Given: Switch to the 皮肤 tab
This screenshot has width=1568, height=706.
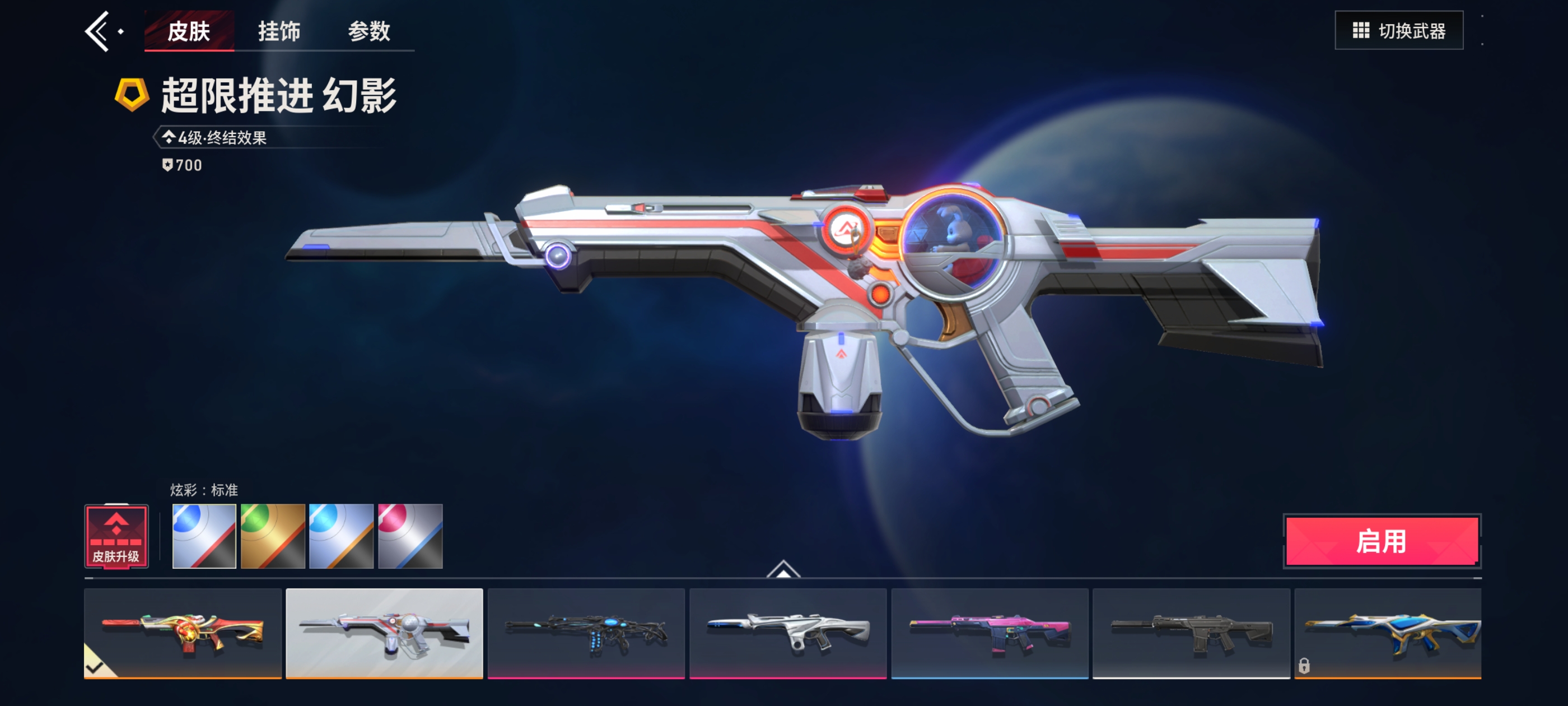Looking at the screenshot, I should [x=189, y=31].
